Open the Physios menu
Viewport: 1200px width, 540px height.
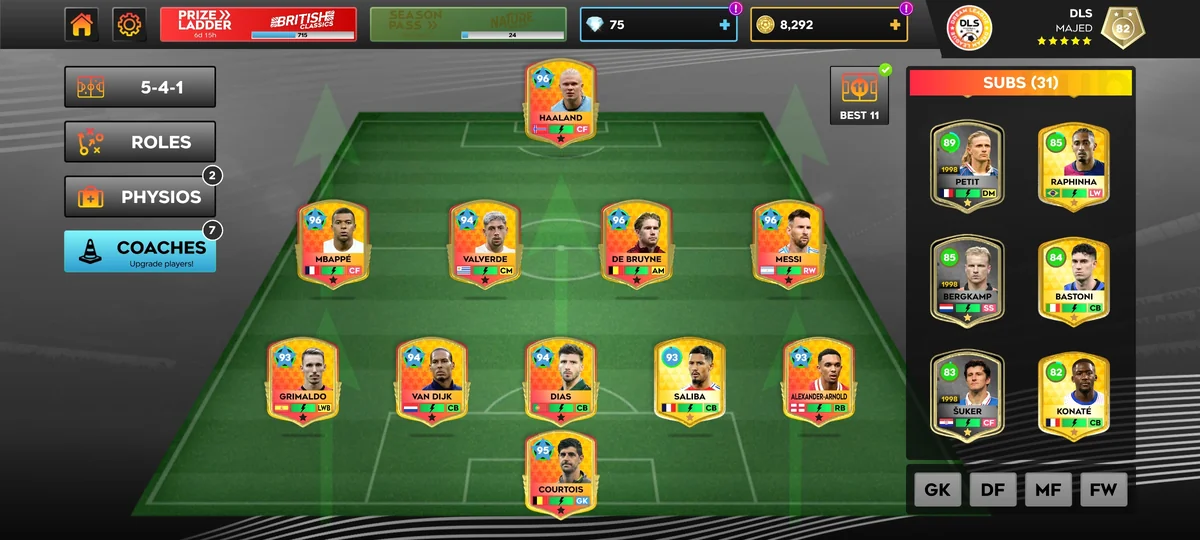140,197
